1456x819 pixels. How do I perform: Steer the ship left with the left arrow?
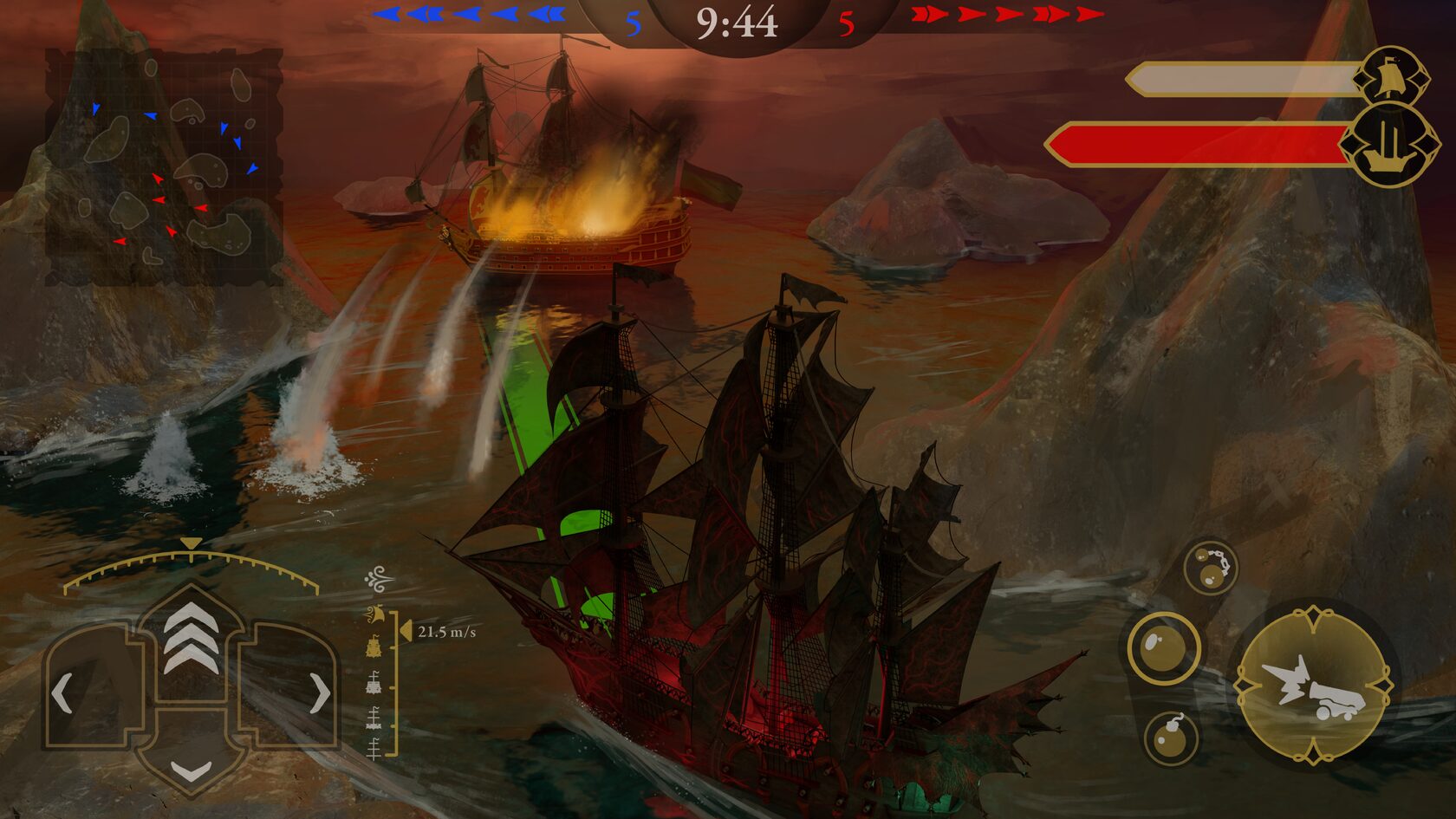pos(62,693)
